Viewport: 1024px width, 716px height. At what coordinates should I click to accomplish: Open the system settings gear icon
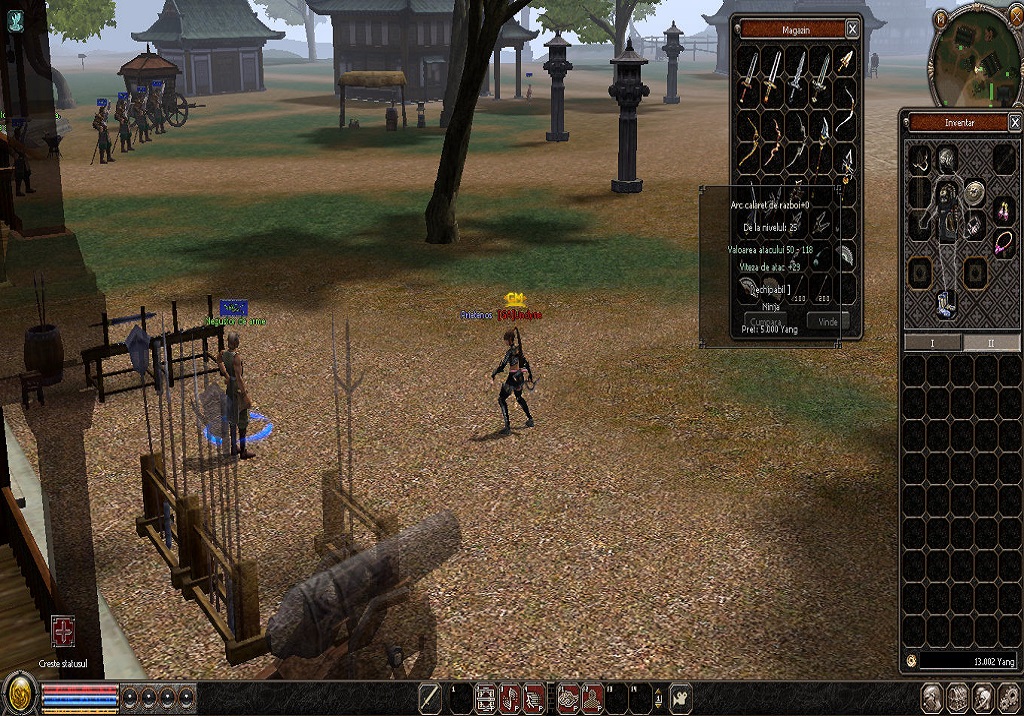(1008, 697)
